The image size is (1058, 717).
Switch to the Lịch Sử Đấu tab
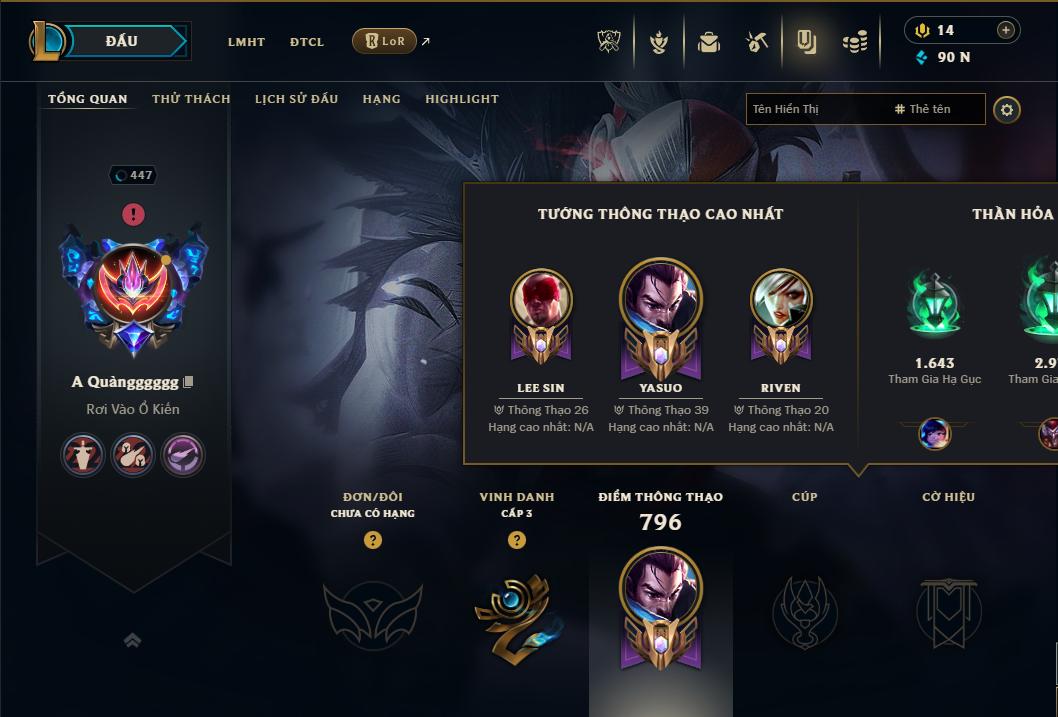pos(296,99)
